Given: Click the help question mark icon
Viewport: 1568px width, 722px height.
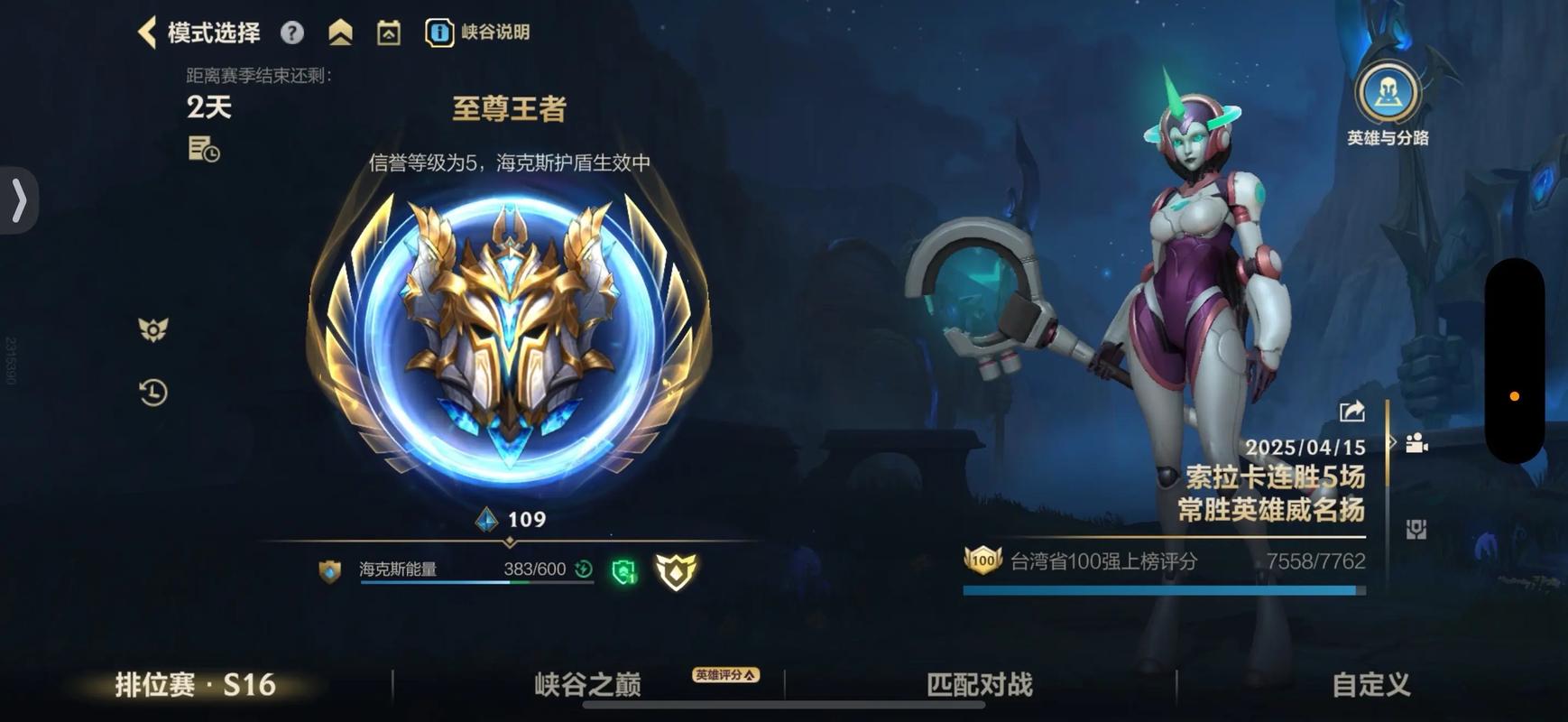Looking at the screenshot, I should pos(291,32).
